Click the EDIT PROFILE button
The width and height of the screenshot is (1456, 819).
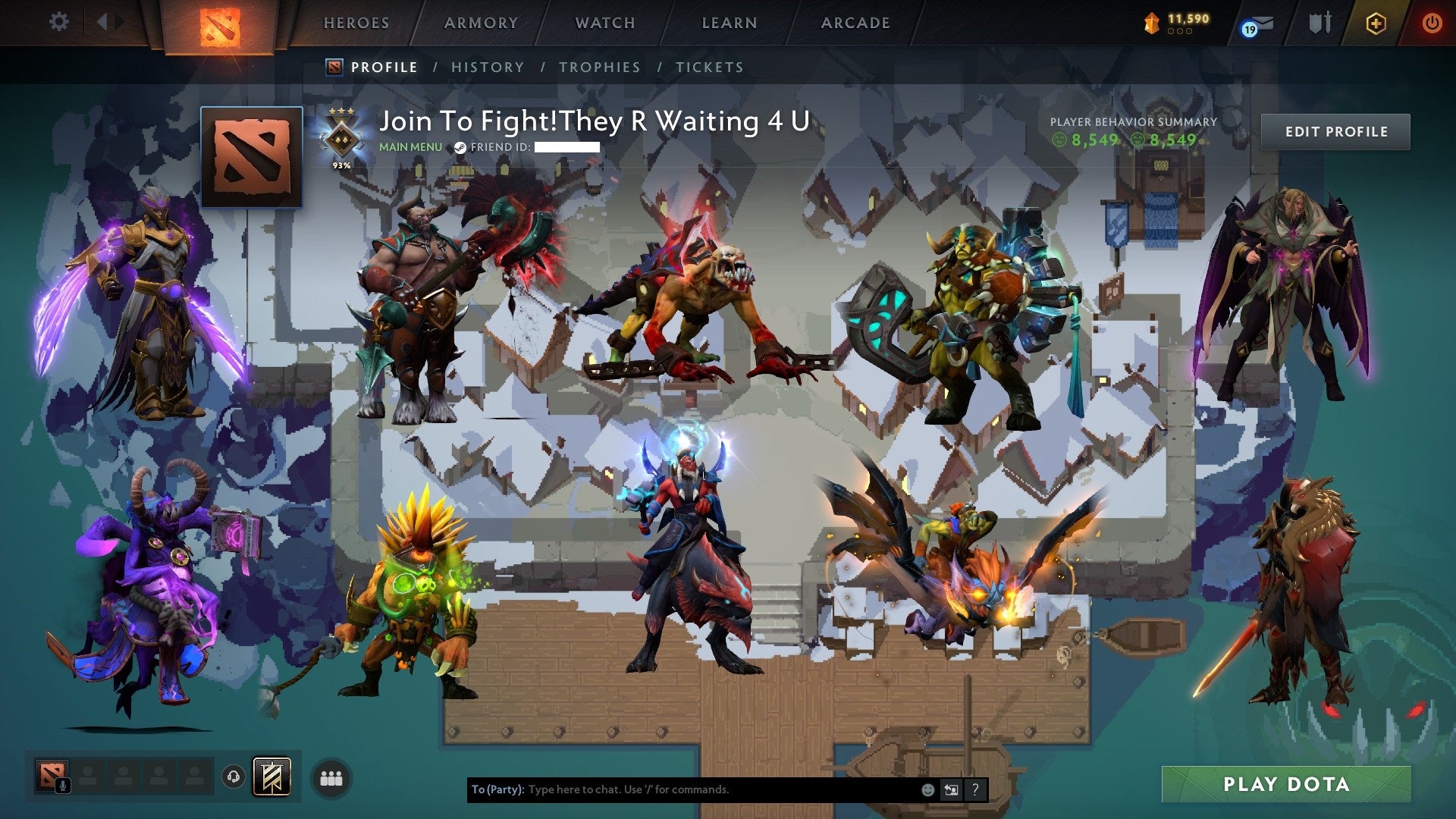1336,131
